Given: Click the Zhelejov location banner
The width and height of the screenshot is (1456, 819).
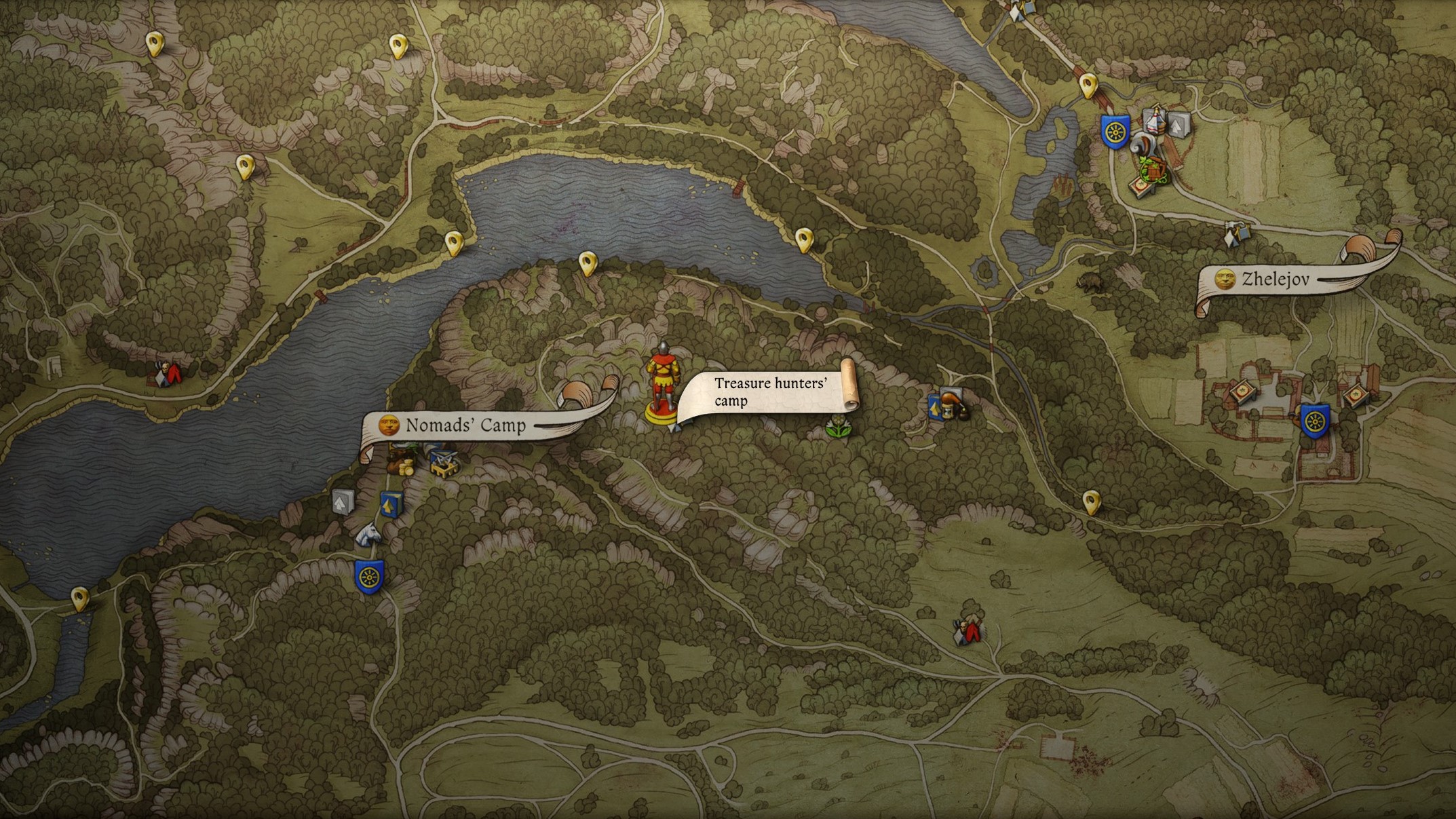Looking at the screenshot, I should [x=1276, y=279].
